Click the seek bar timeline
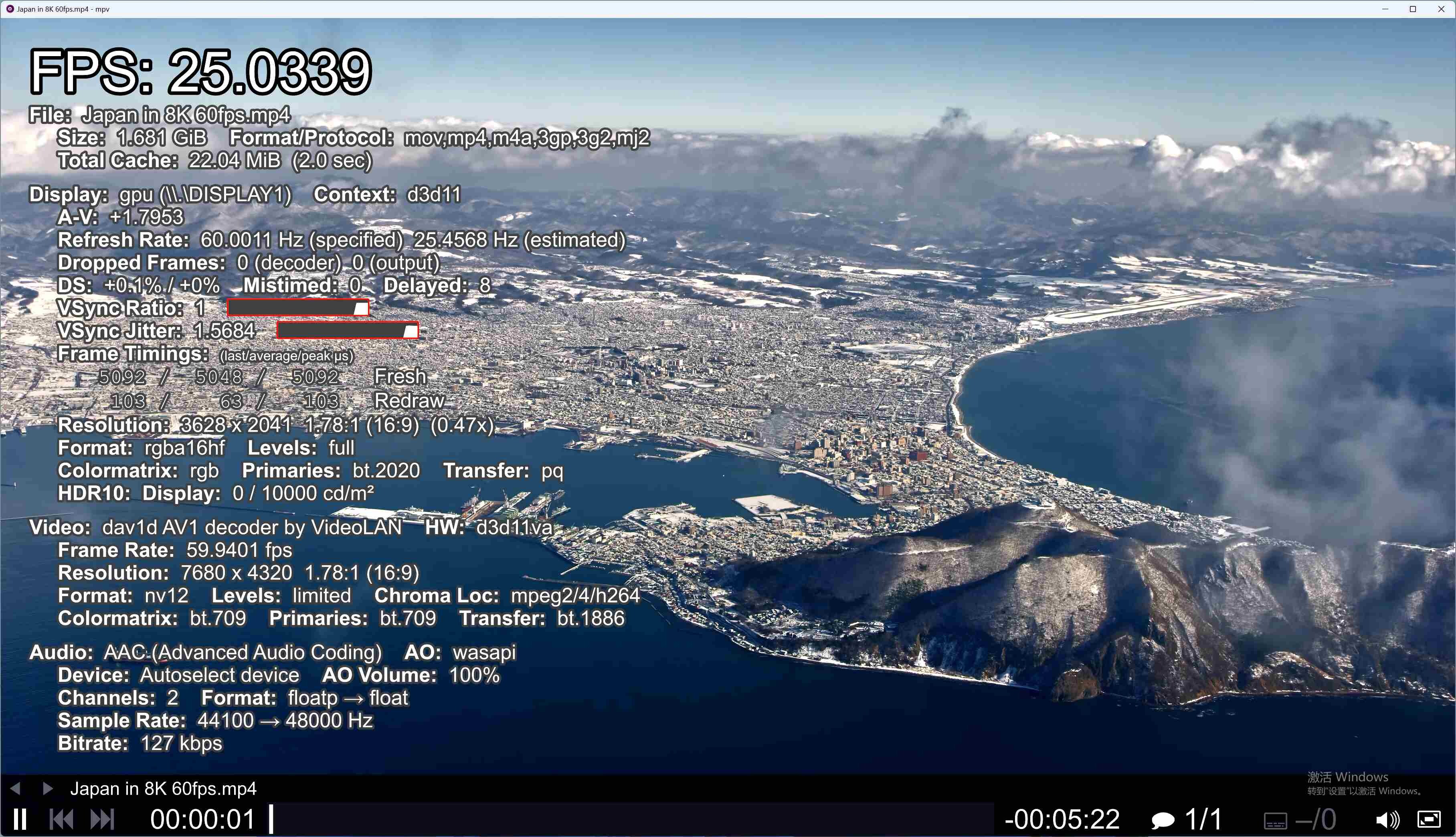The width and height of the screenshot is (1456, 837). 632,819
